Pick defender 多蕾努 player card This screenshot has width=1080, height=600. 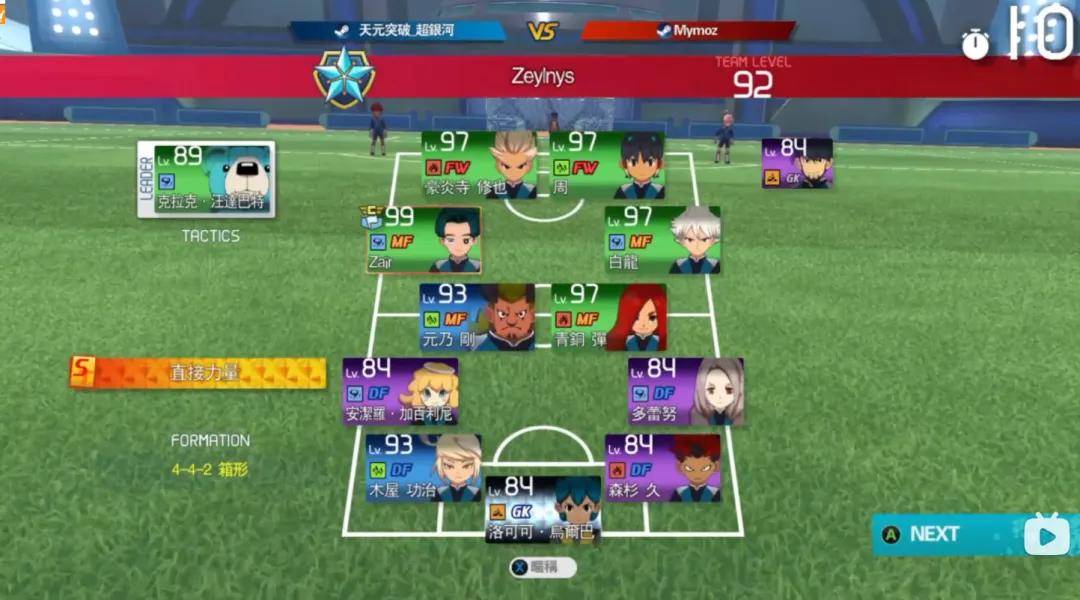click(x=686, y=391)
